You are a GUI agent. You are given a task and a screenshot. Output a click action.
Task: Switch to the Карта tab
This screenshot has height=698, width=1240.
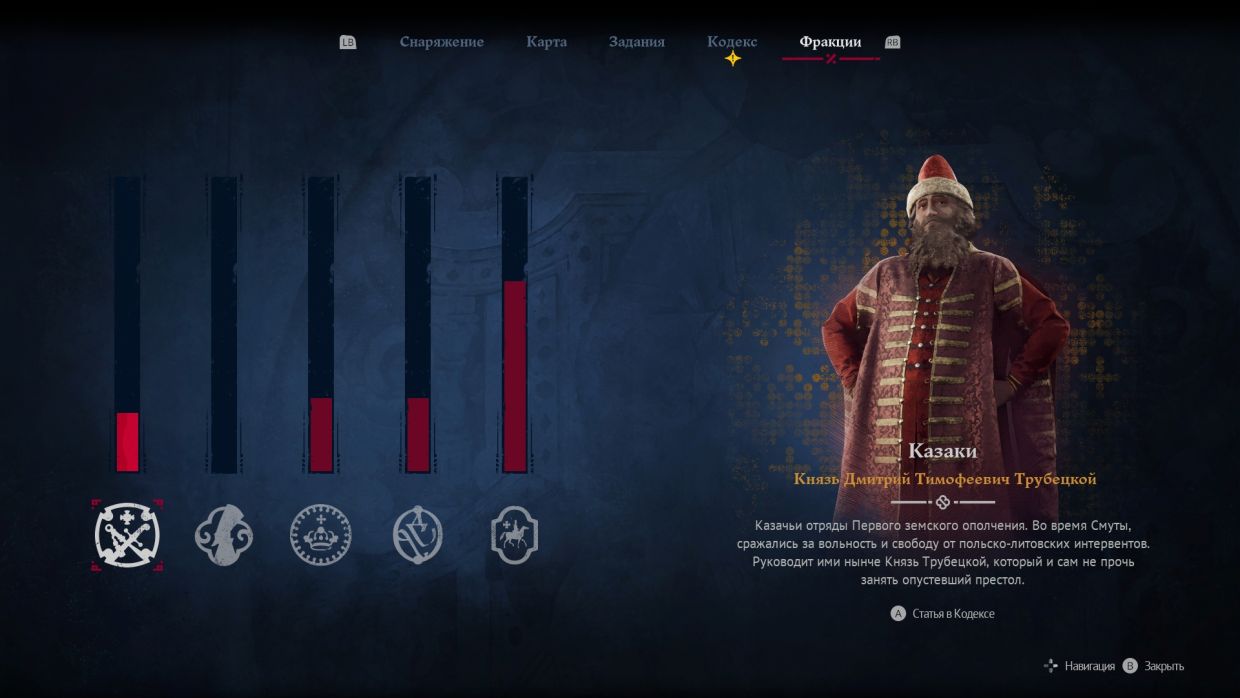tap(546, 42)
